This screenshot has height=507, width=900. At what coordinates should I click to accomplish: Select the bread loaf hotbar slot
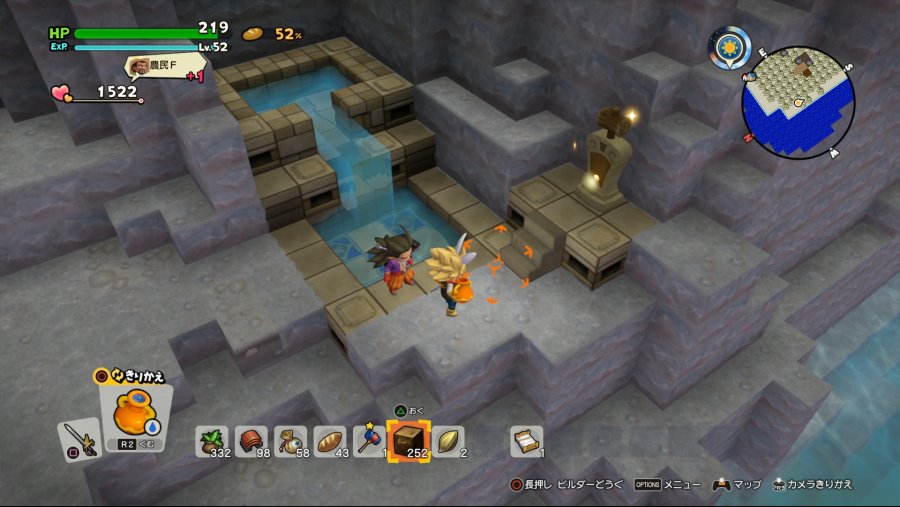tap(330, 440)
